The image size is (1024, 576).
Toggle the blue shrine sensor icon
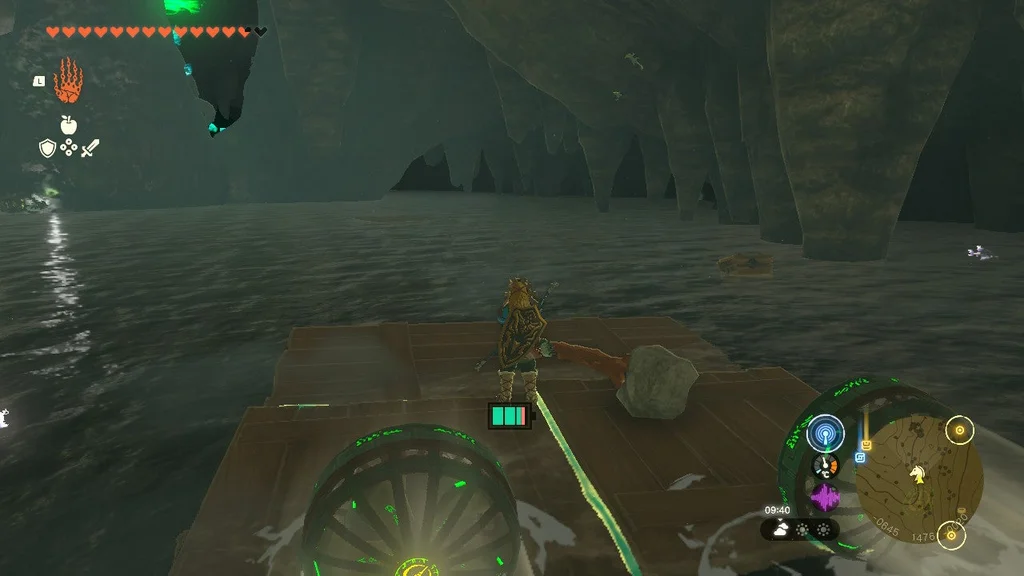pos(826,433)
